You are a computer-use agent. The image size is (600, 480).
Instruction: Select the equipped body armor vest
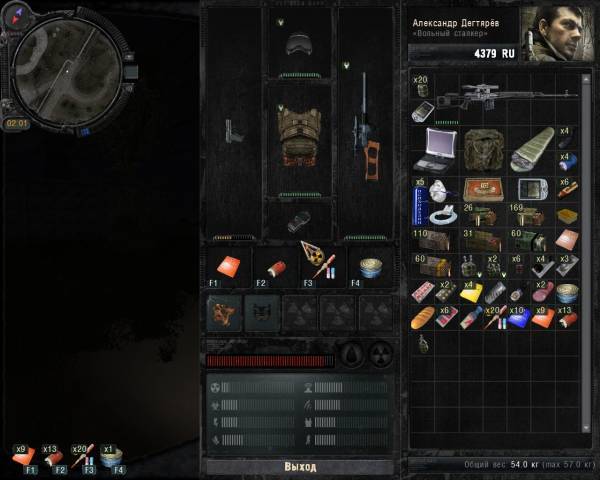(299, 135)
